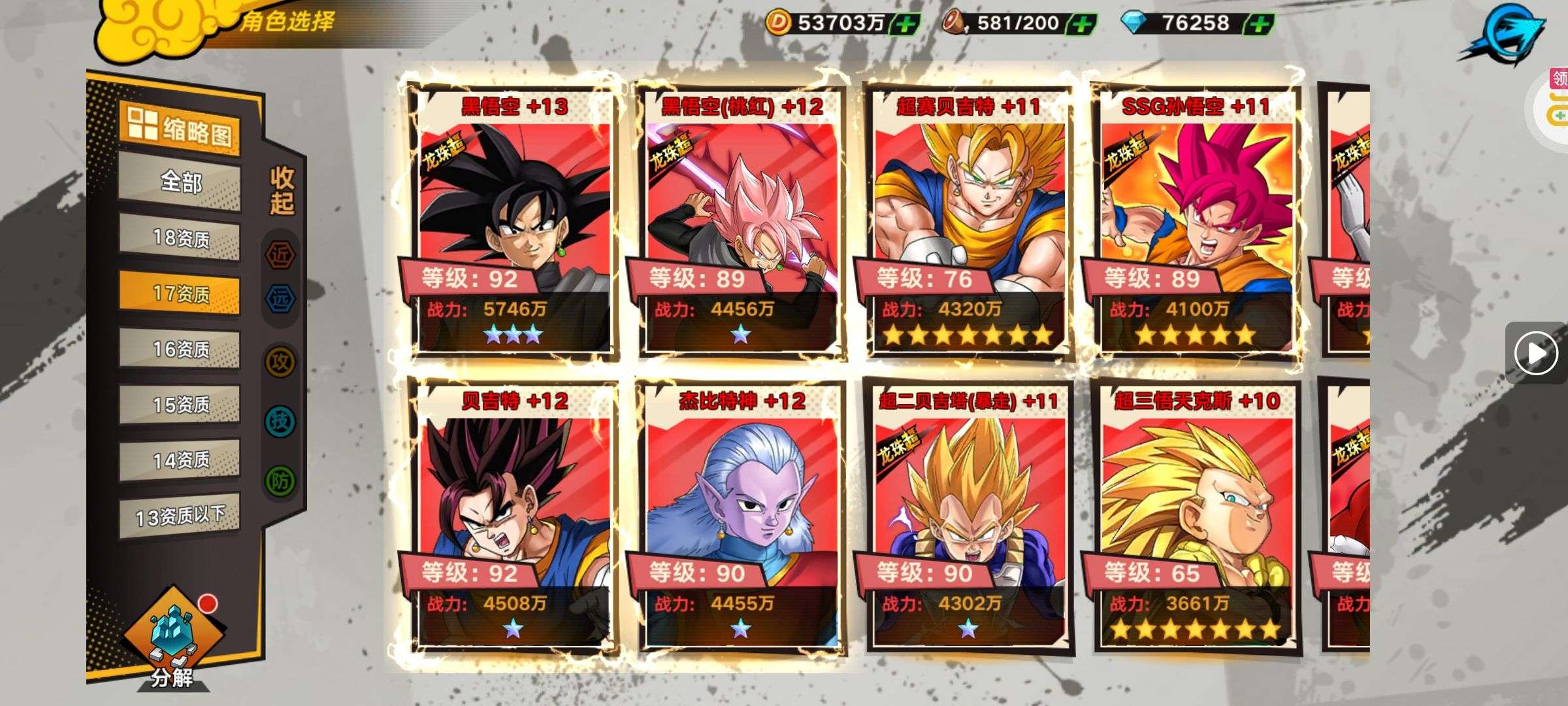Choose the 超赛贝吉特 +11 card
Viewport: 1568px width, 706px height.
(x=968, y=222)
